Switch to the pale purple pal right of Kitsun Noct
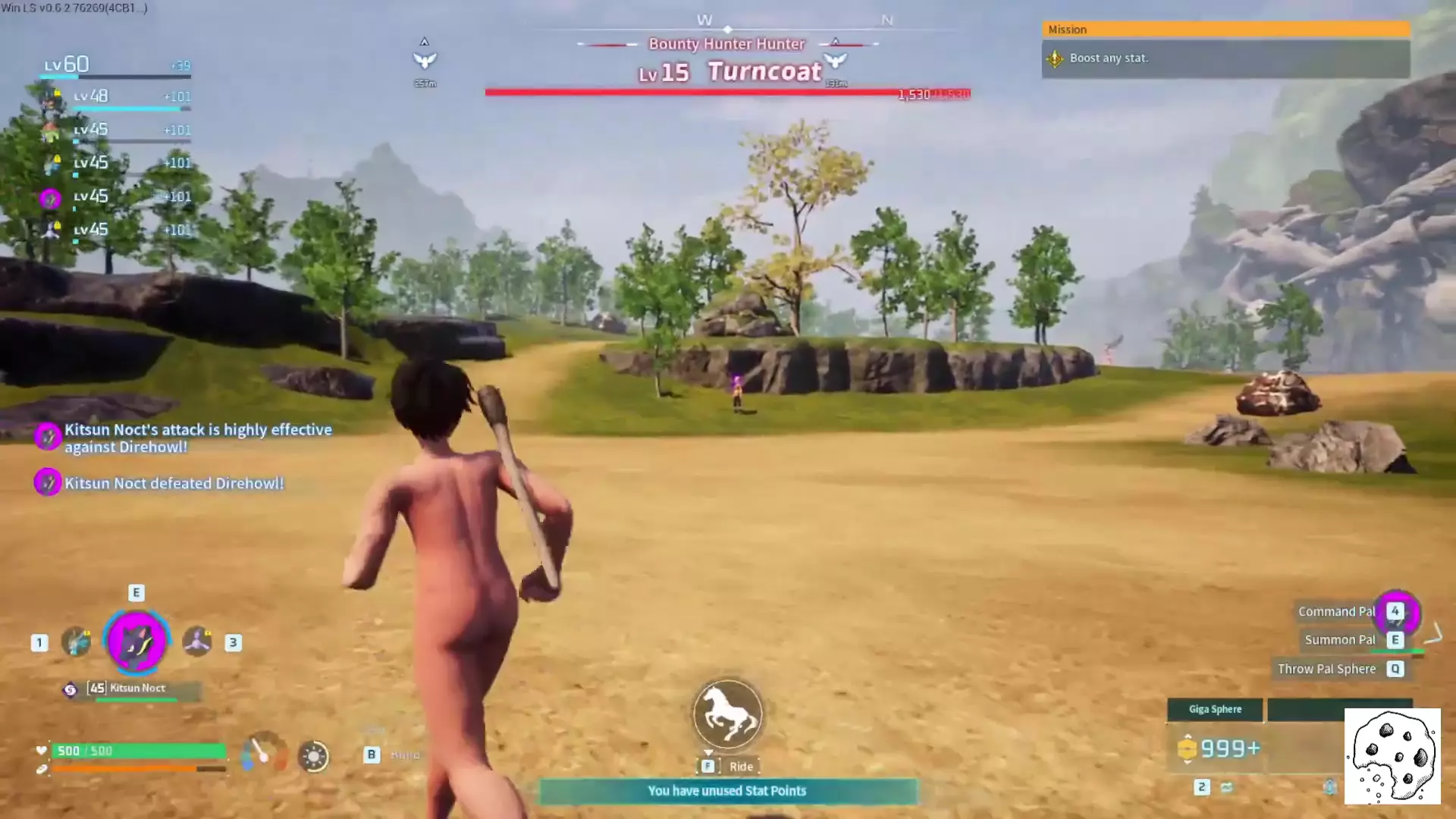The width and height of the screenshot is (1456, 819). point(197,642)
